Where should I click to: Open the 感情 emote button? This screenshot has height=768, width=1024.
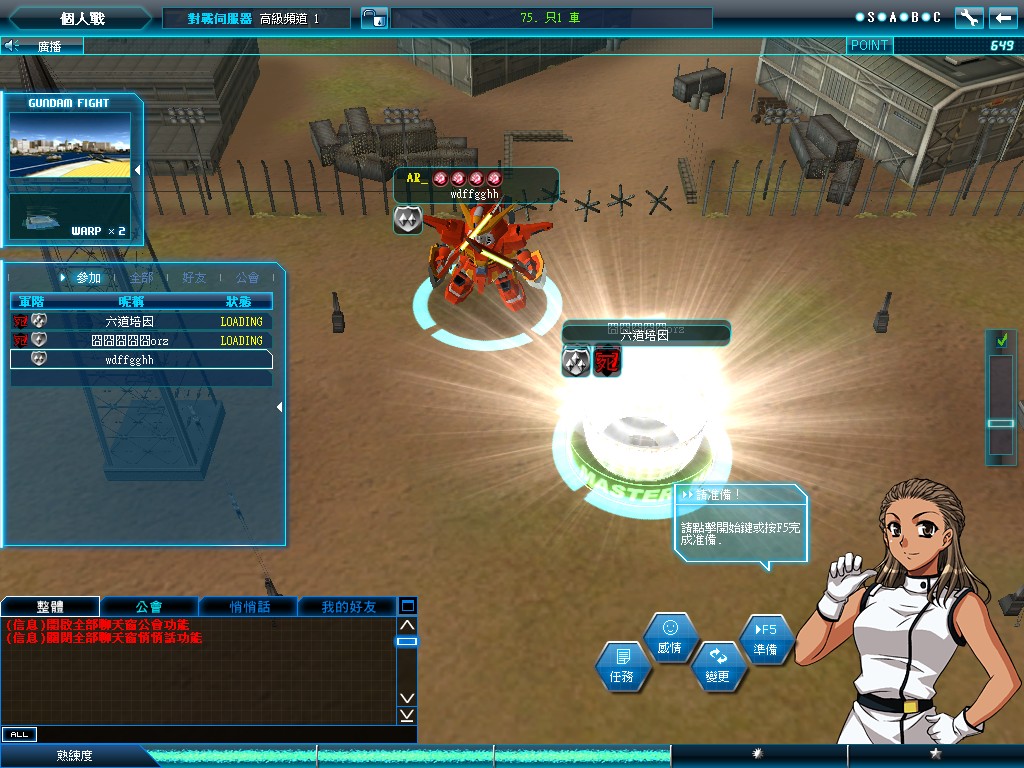(670, 637)
